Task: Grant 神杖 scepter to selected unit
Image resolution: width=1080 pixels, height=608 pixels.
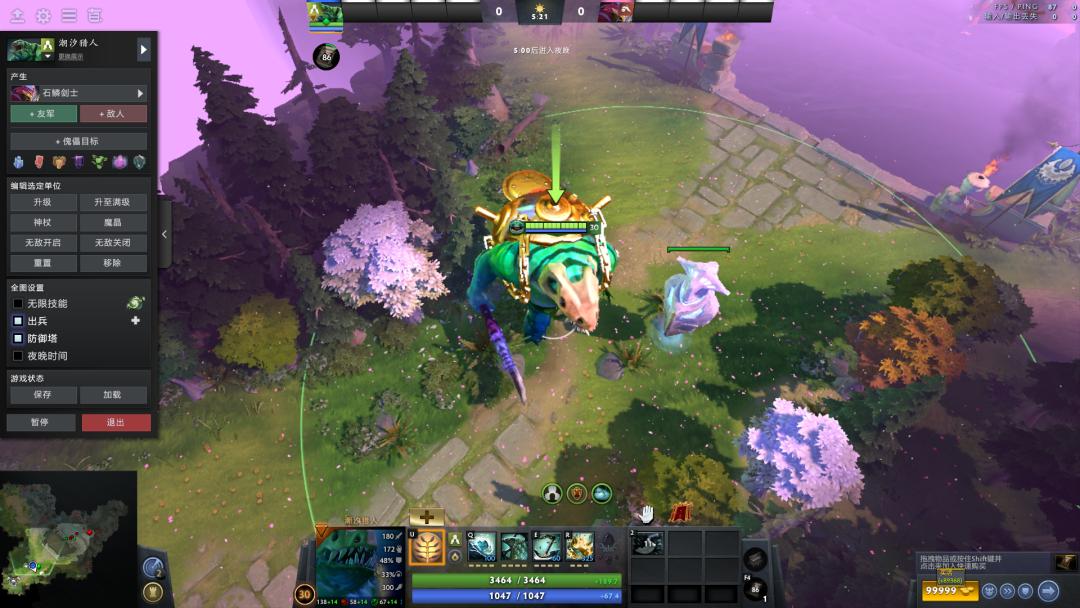Action: pos(42,222)
